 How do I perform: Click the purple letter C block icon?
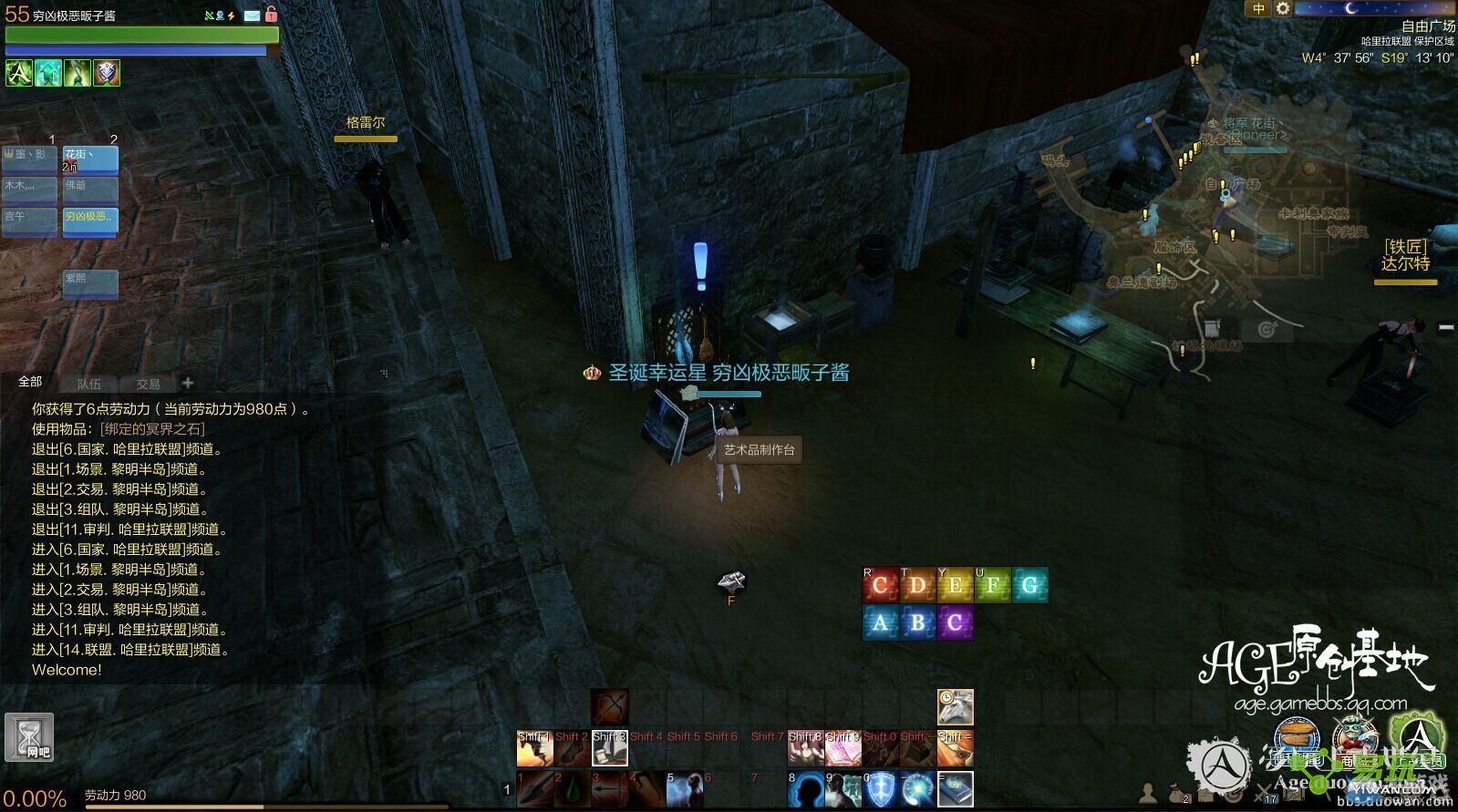[x=955, y=623]
